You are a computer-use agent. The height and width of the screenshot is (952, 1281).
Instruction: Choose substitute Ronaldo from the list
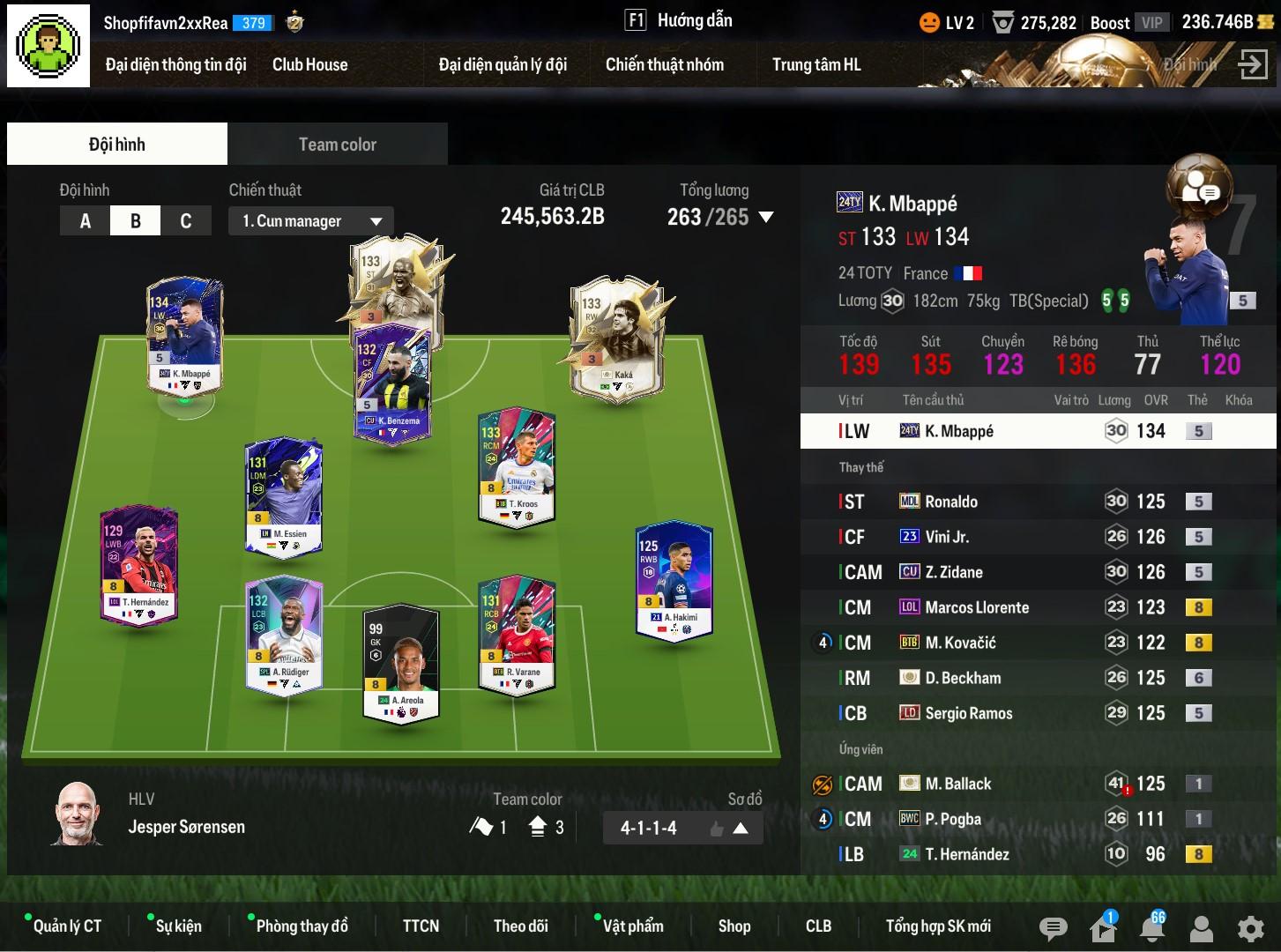coord(950,502)
